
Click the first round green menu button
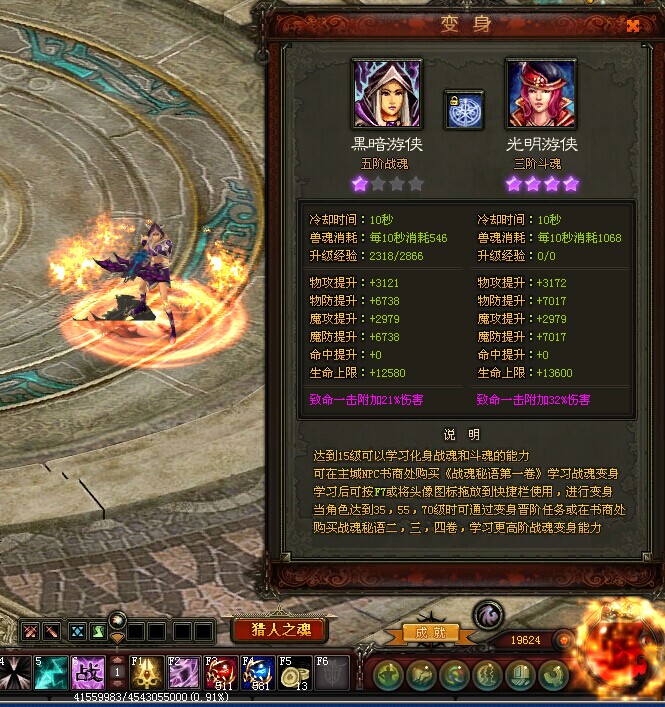pos(389,675)
